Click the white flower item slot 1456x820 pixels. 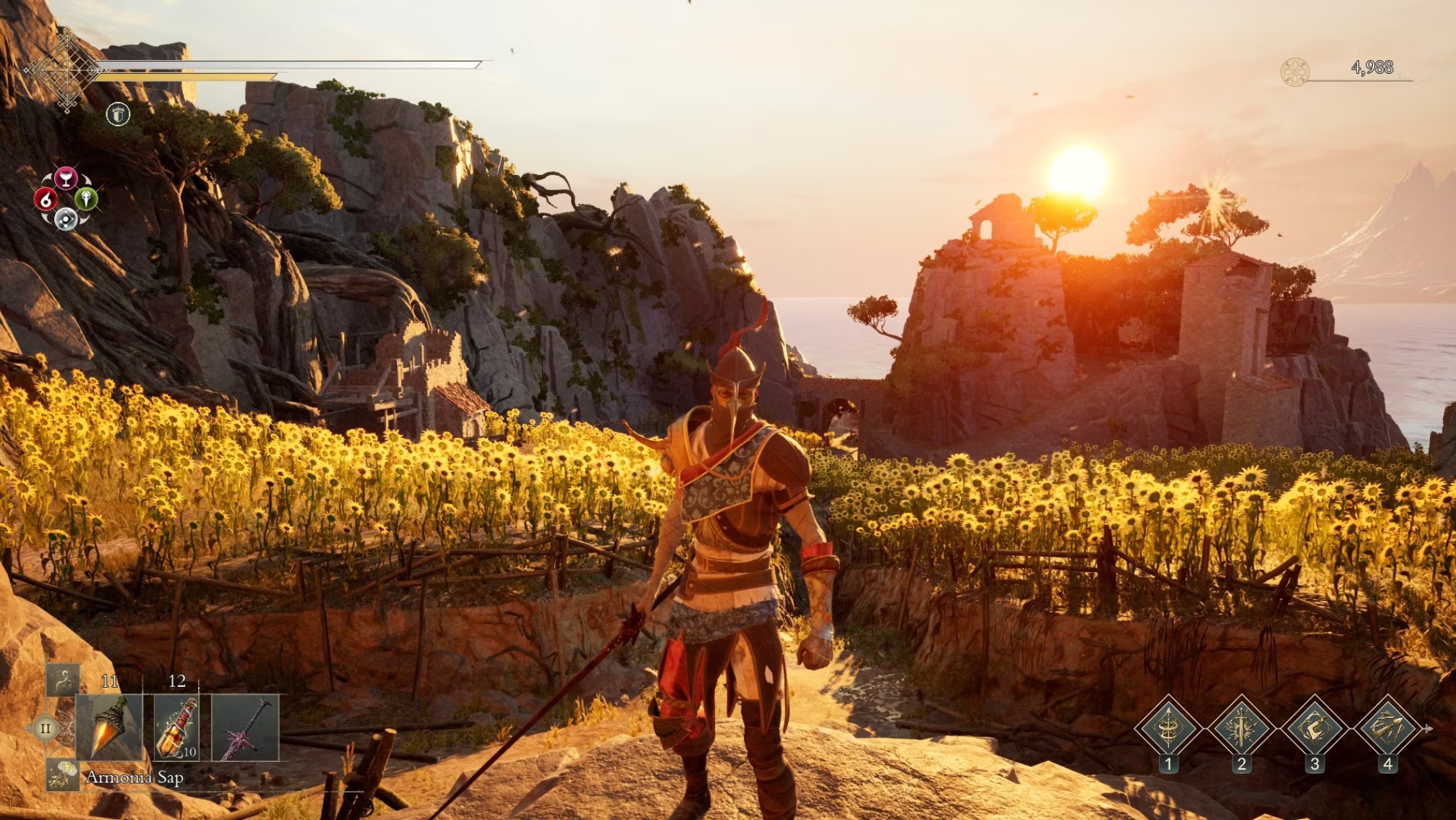click(x=63, y=774)
